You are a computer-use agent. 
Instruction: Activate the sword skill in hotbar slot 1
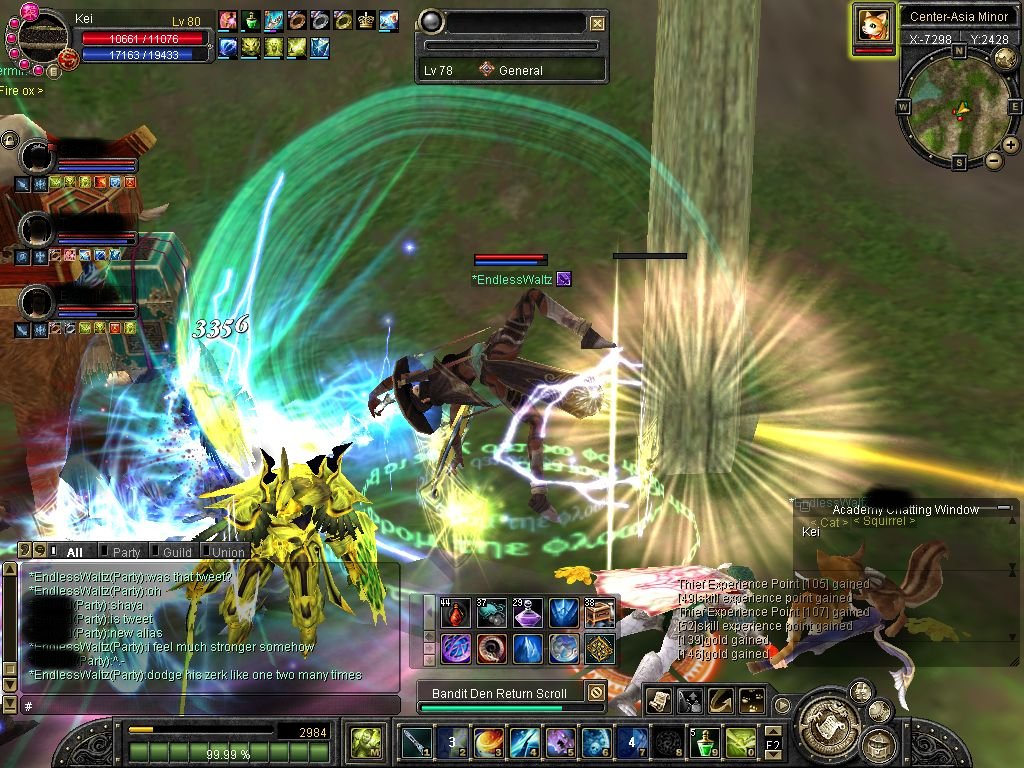[416, 742]
